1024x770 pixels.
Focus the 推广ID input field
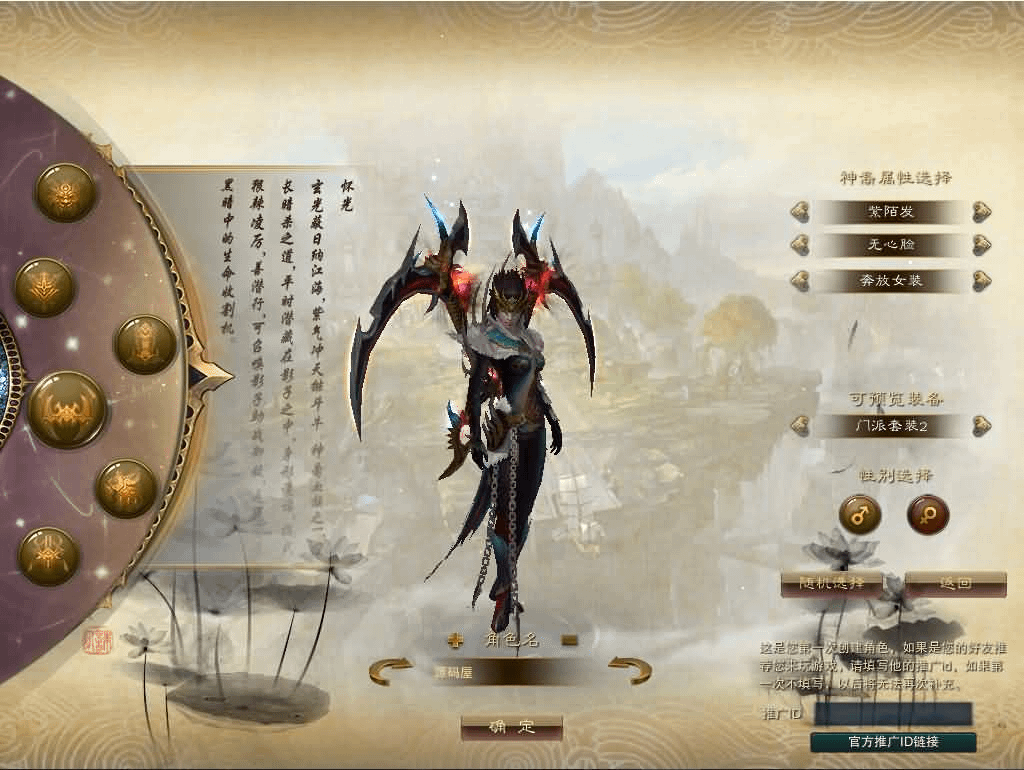click(x=893, y=713)
